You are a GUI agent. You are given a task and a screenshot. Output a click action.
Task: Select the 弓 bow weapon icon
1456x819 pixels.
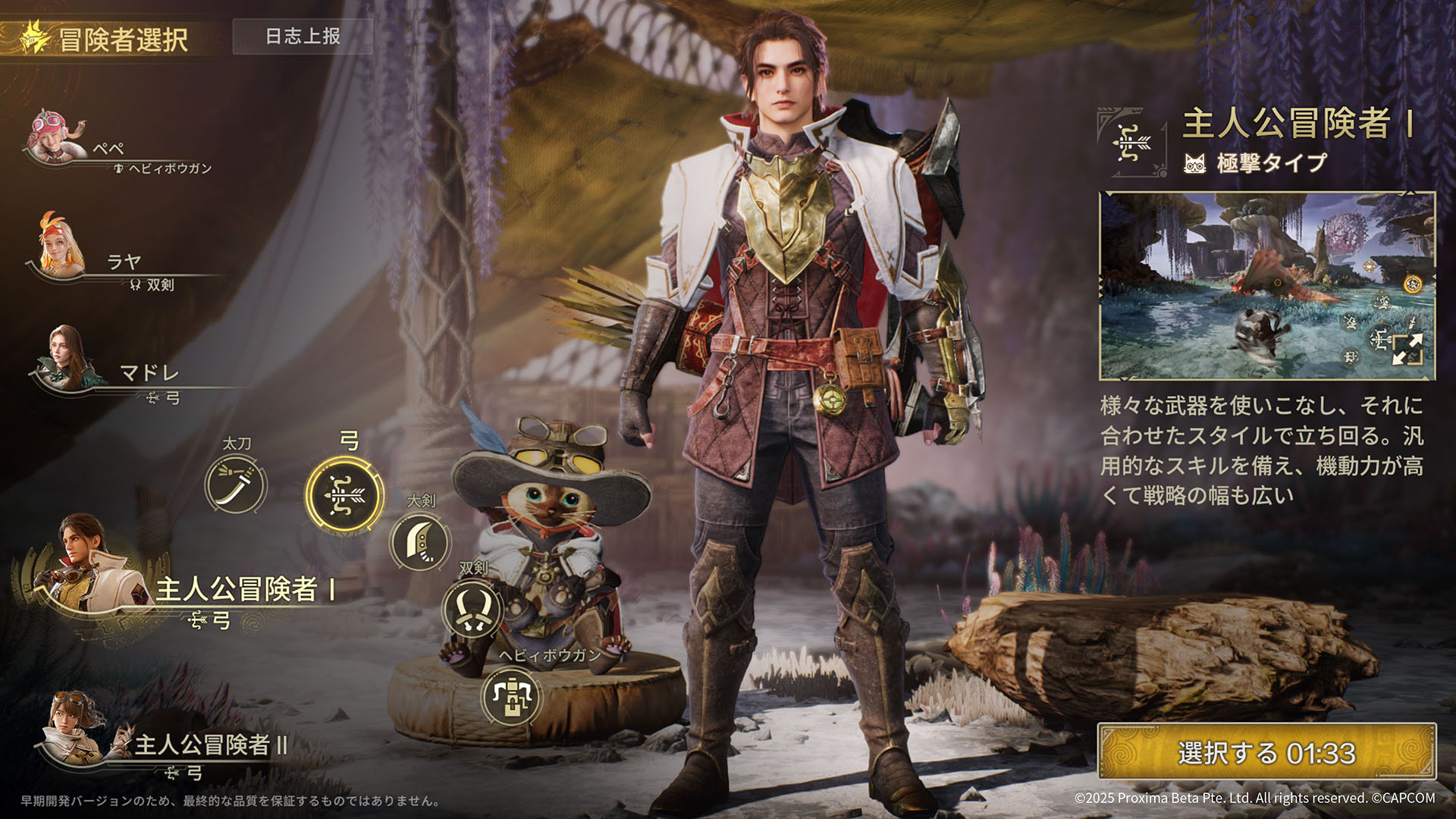[x=344, y=494]
